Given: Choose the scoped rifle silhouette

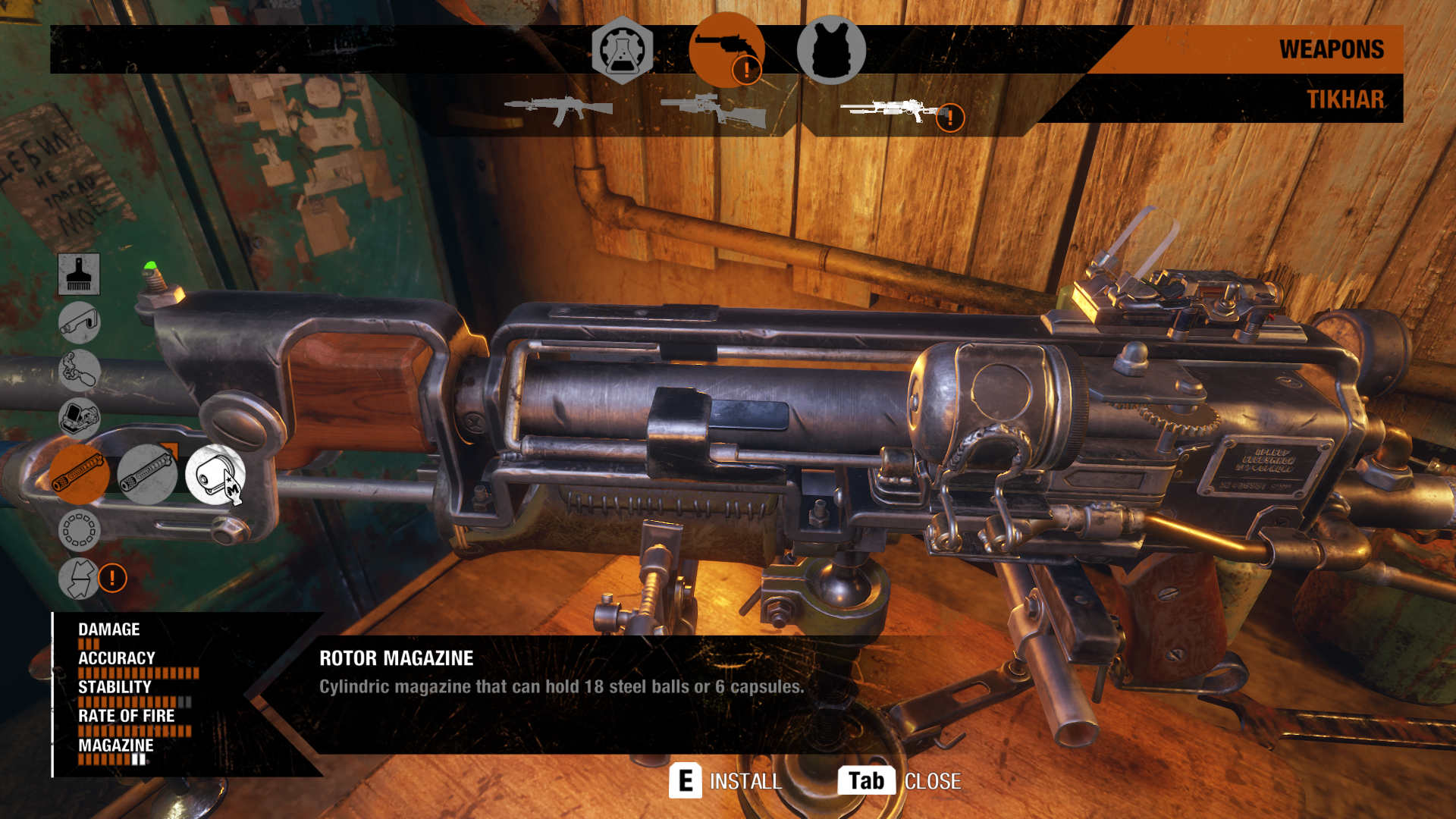Looking at the screenshot, I should (x=714, y=111).
